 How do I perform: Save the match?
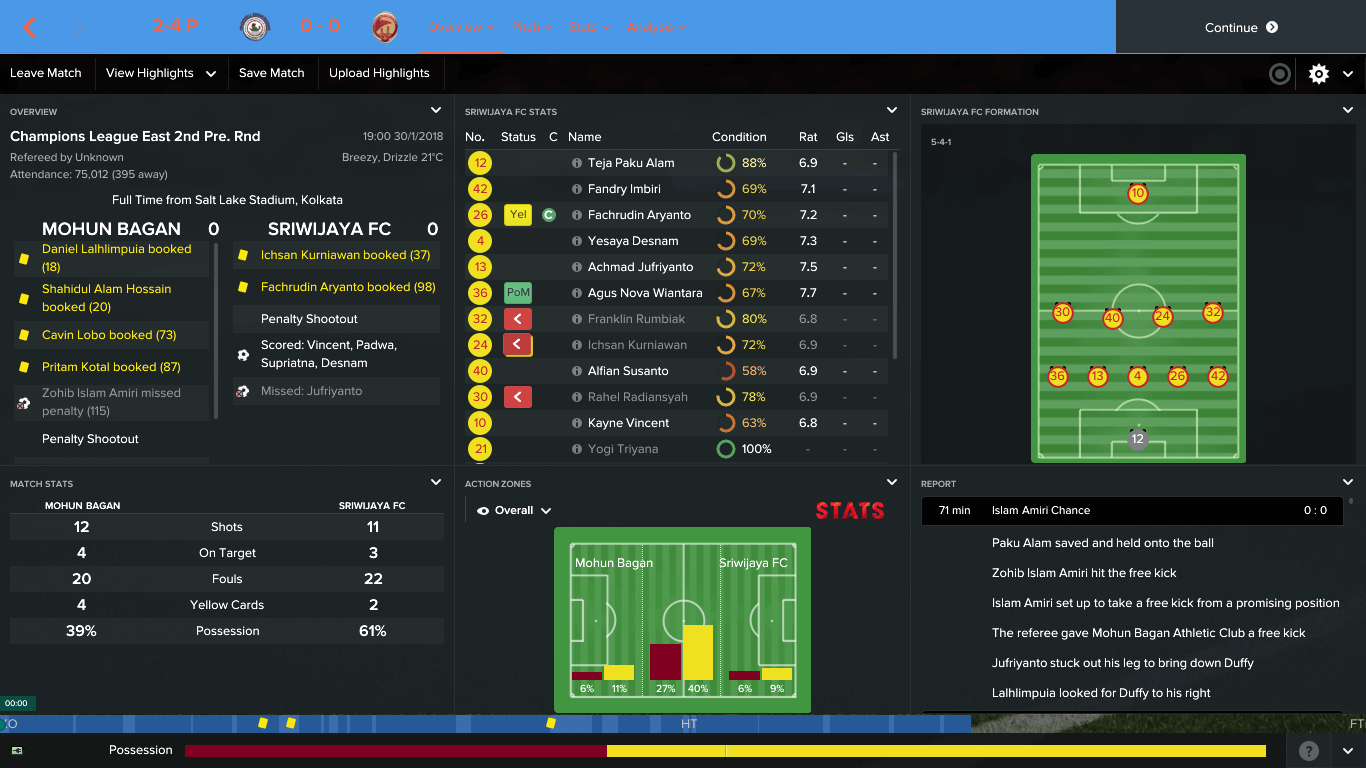tap(271, 73)
